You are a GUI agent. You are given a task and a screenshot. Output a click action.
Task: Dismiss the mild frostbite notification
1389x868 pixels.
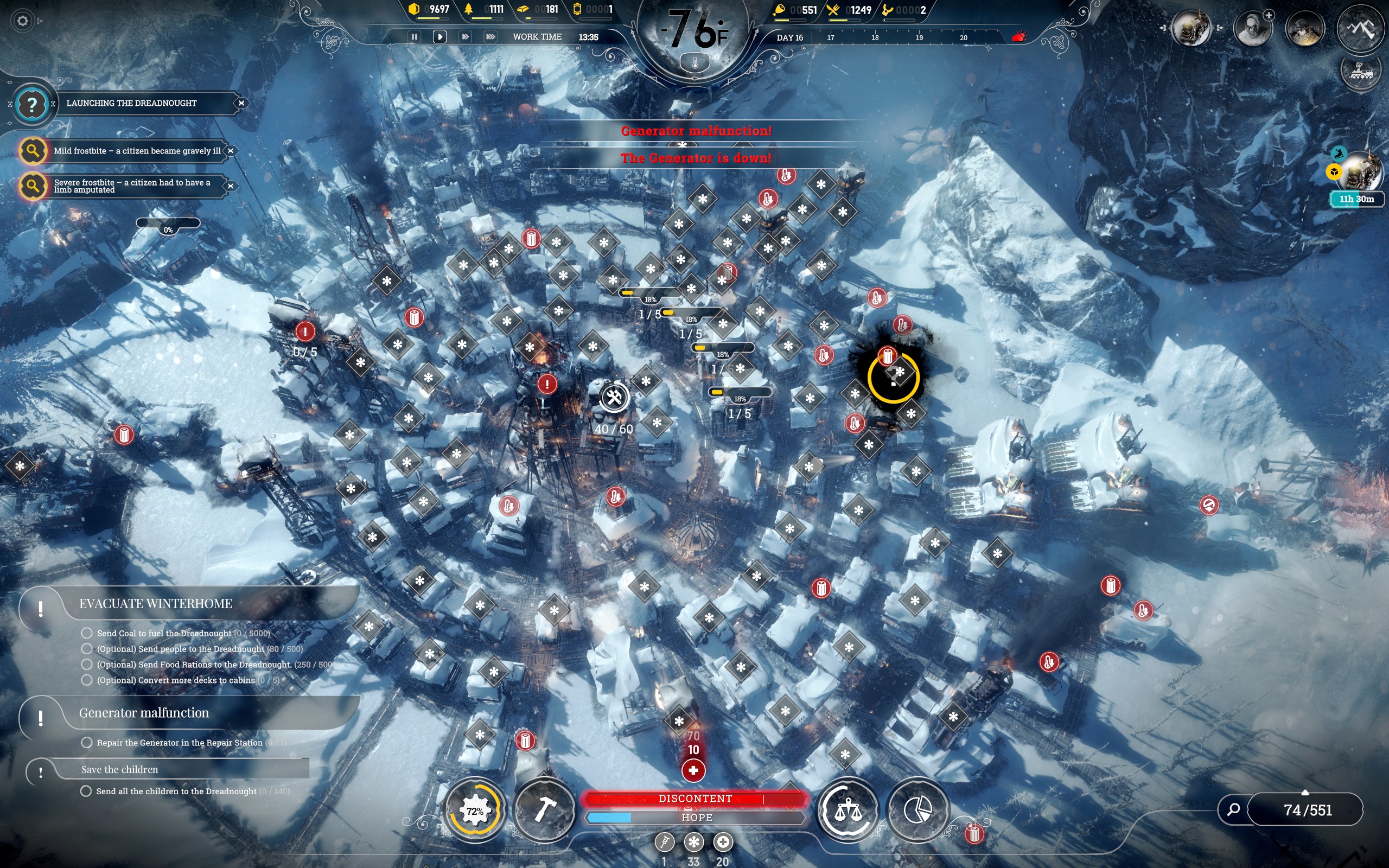230,151
